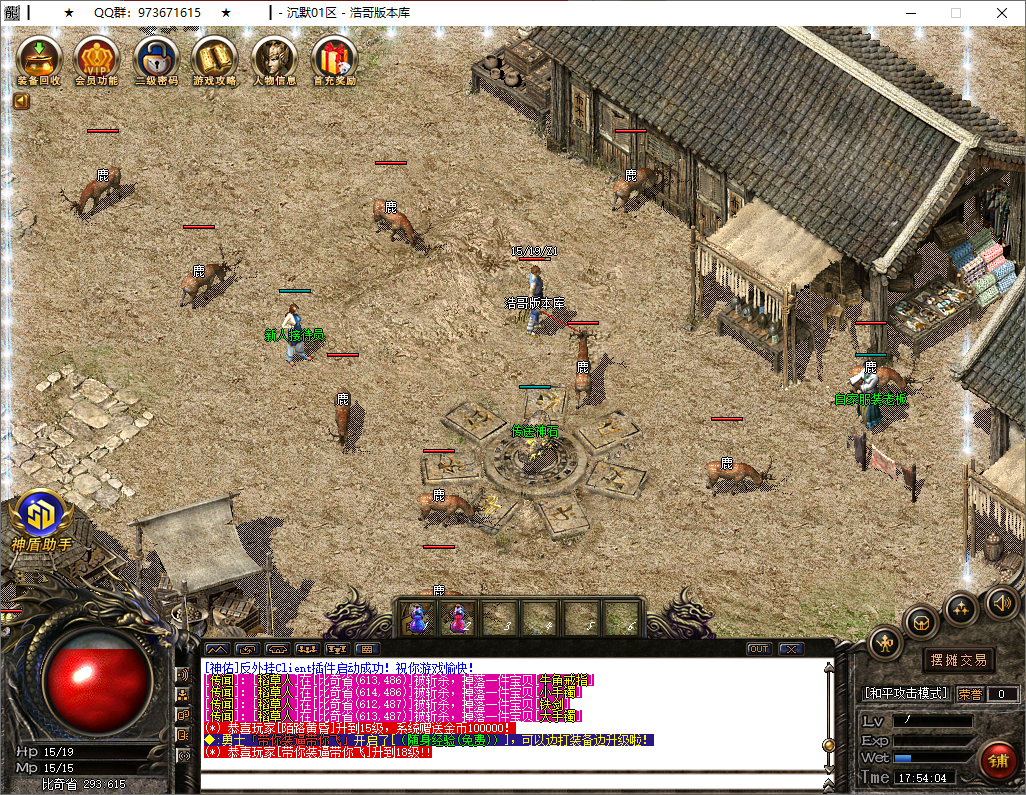Claim the 首充奖励 gift box
The height and width of the screenshot is (795, 1026).
pyautogui.click(x=334, y=59)
